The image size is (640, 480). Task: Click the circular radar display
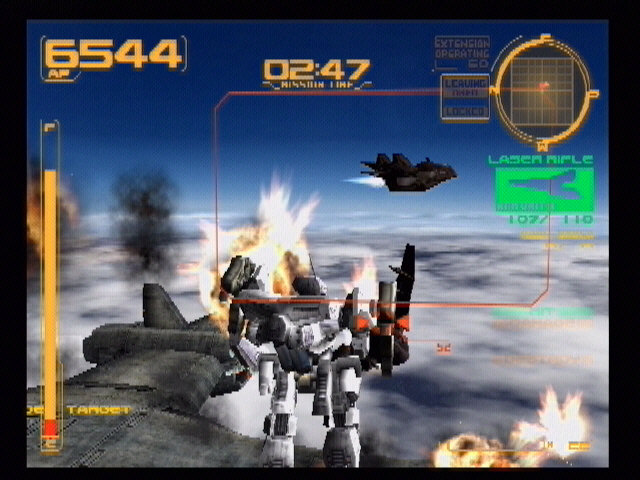coord(544,87)
